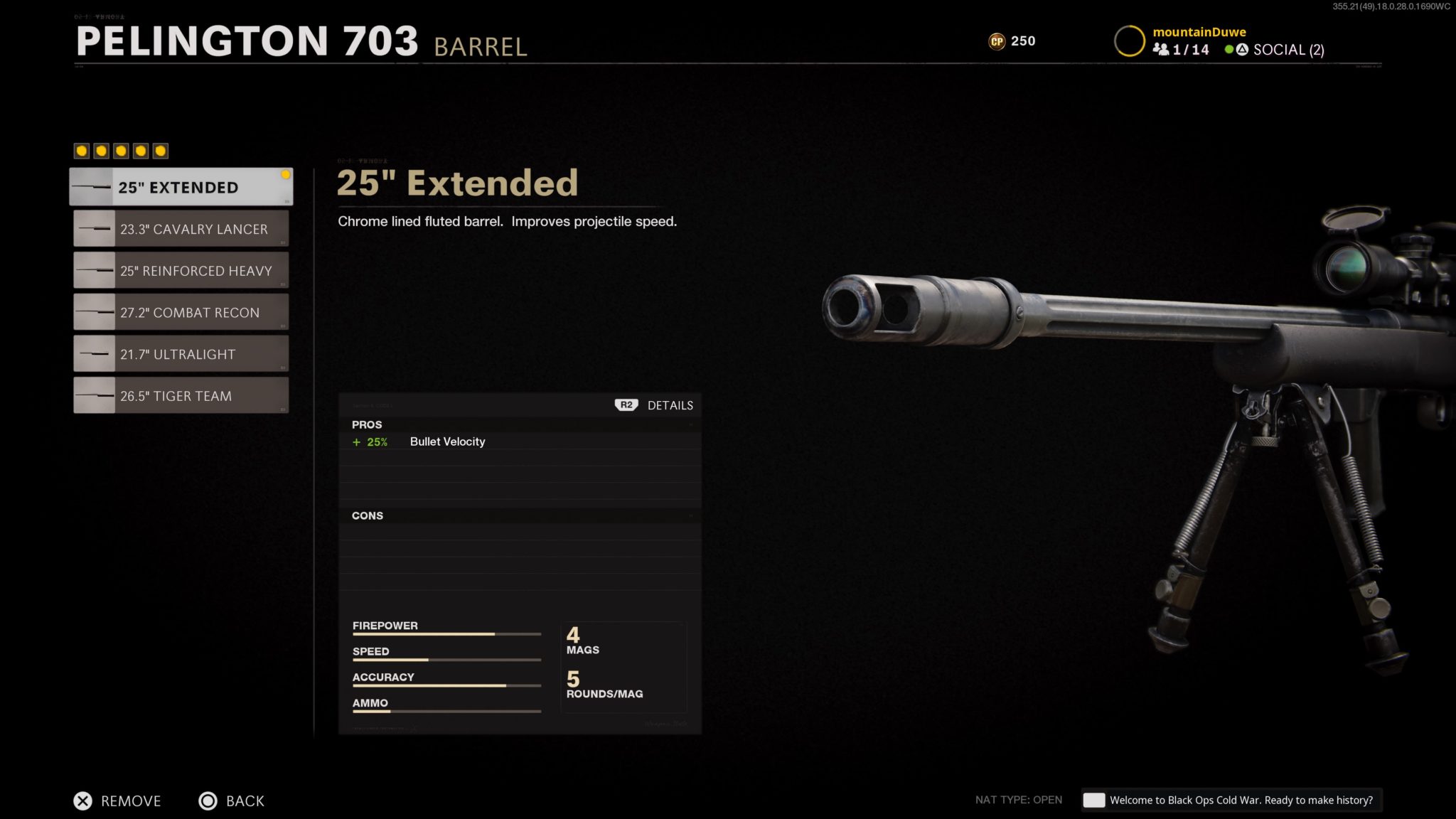Click the X remove icon in bottom bar
This screenshot has height=819, width=1456.
click(x=83, y=801)
